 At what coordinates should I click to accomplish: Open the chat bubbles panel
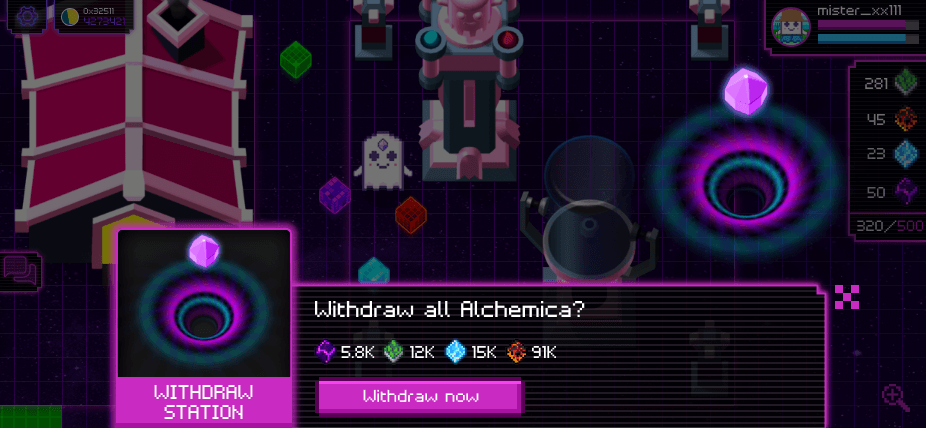tap(21, 270)
